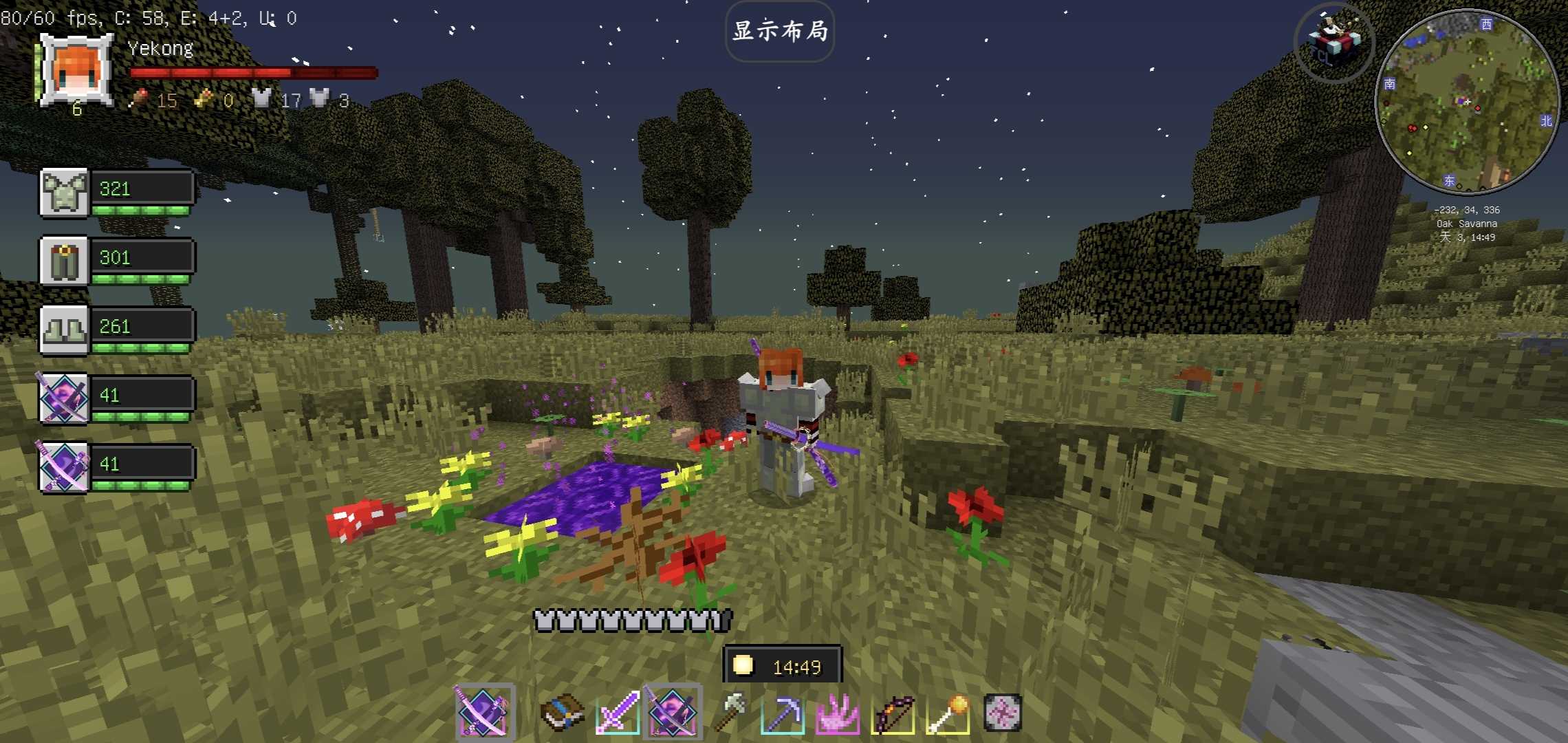
Task: Select the round gray disc slot
Action: click(1002, 713)
